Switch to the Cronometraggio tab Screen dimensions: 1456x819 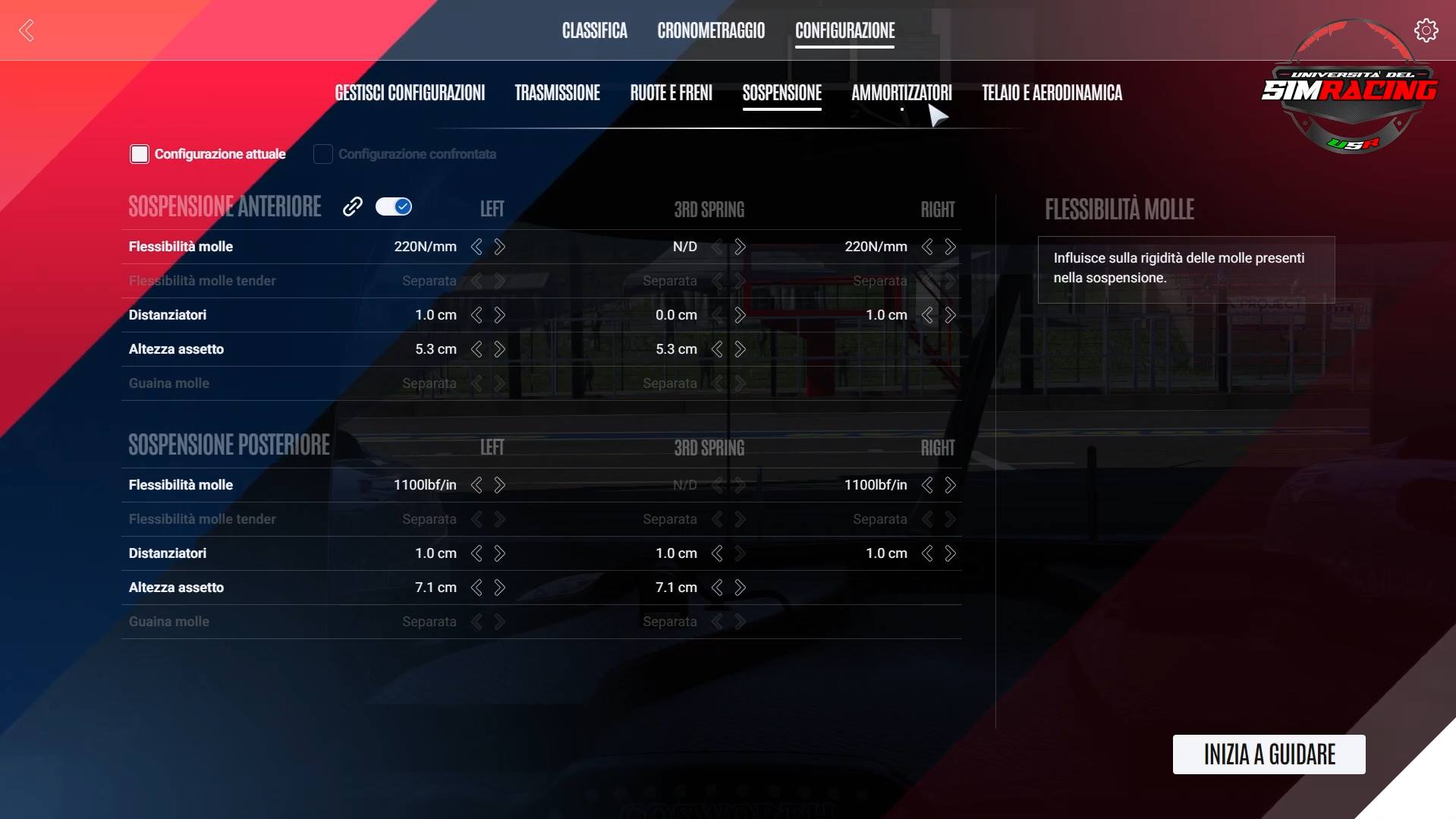711,30
